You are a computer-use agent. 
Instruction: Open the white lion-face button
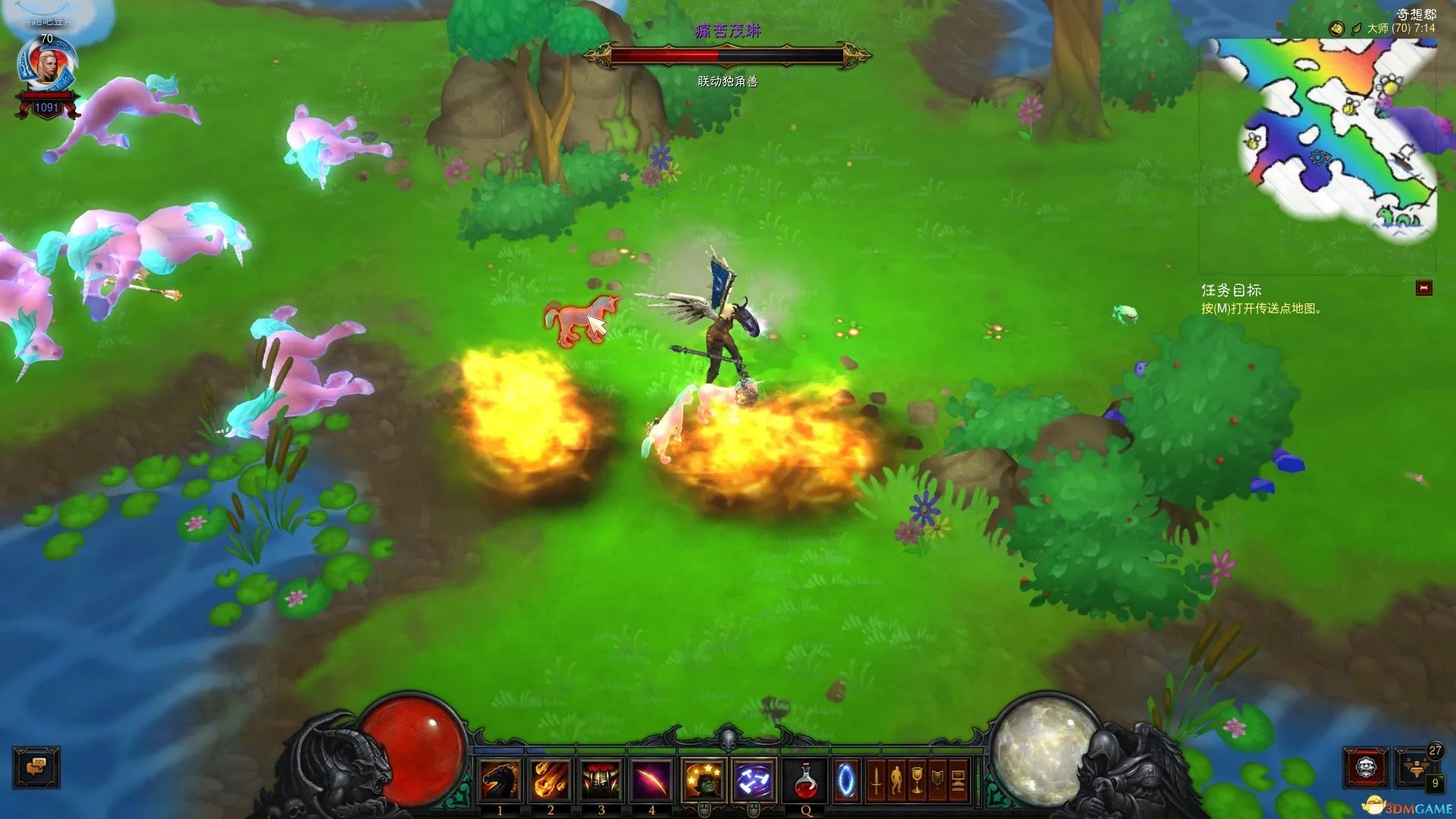pos(1366,767)
